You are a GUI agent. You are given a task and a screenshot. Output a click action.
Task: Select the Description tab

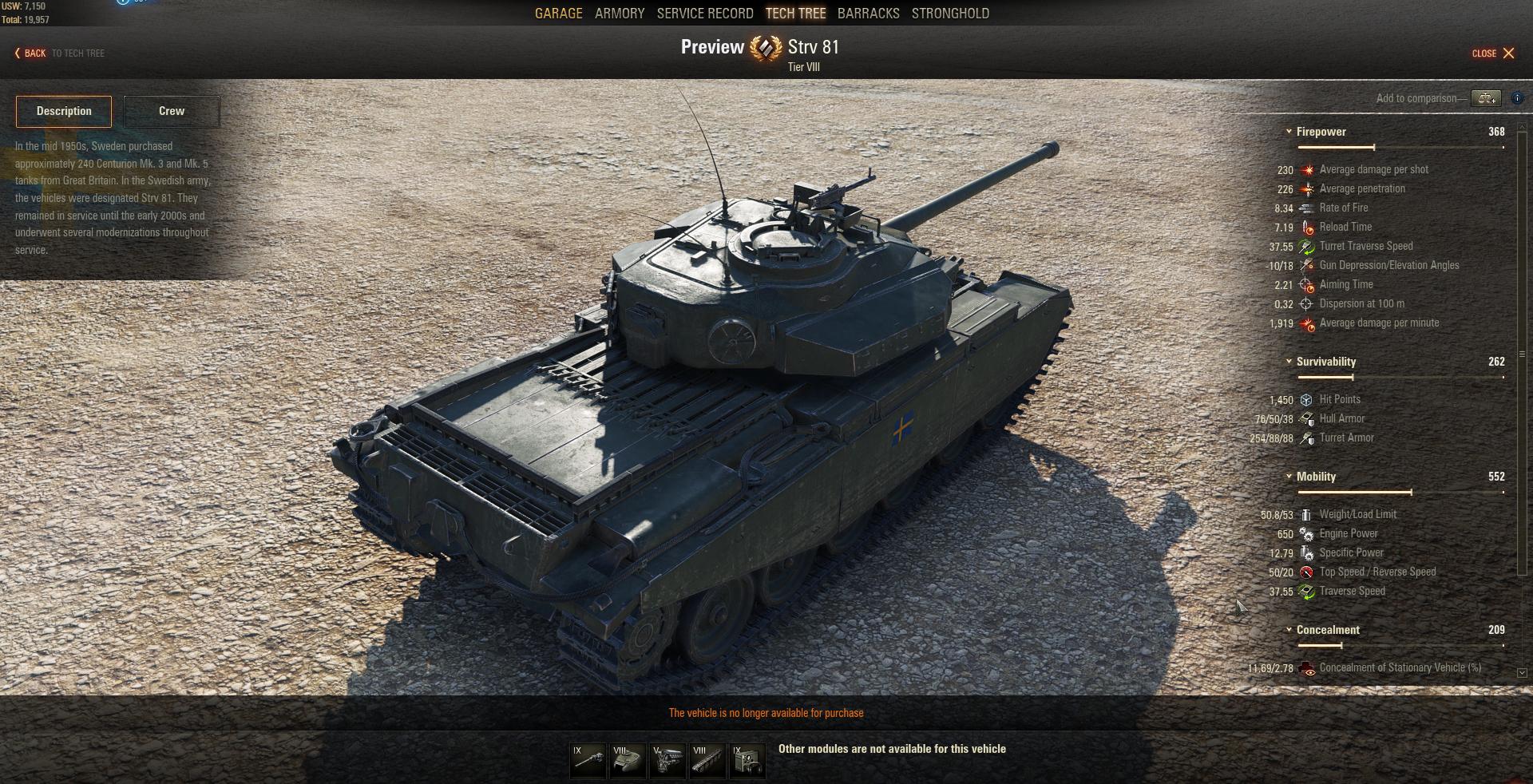(x=64, y=111)
